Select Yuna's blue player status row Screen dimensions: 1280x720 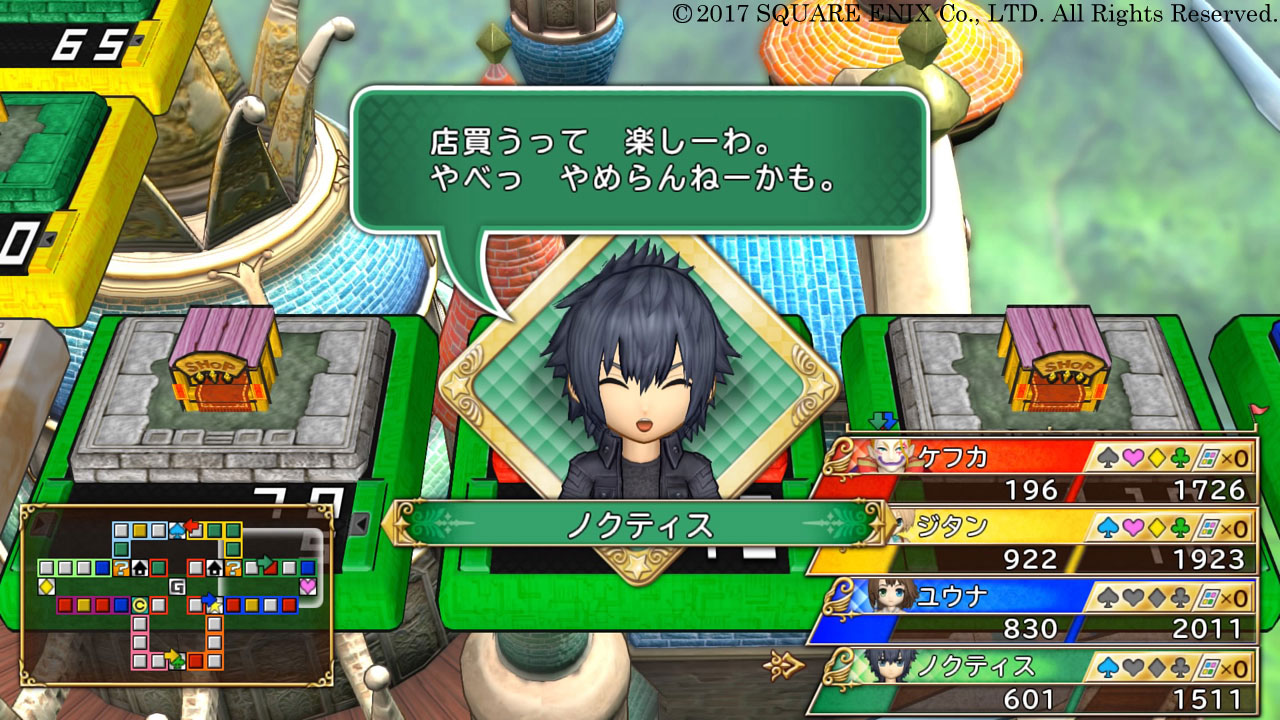coord(1035,611)
